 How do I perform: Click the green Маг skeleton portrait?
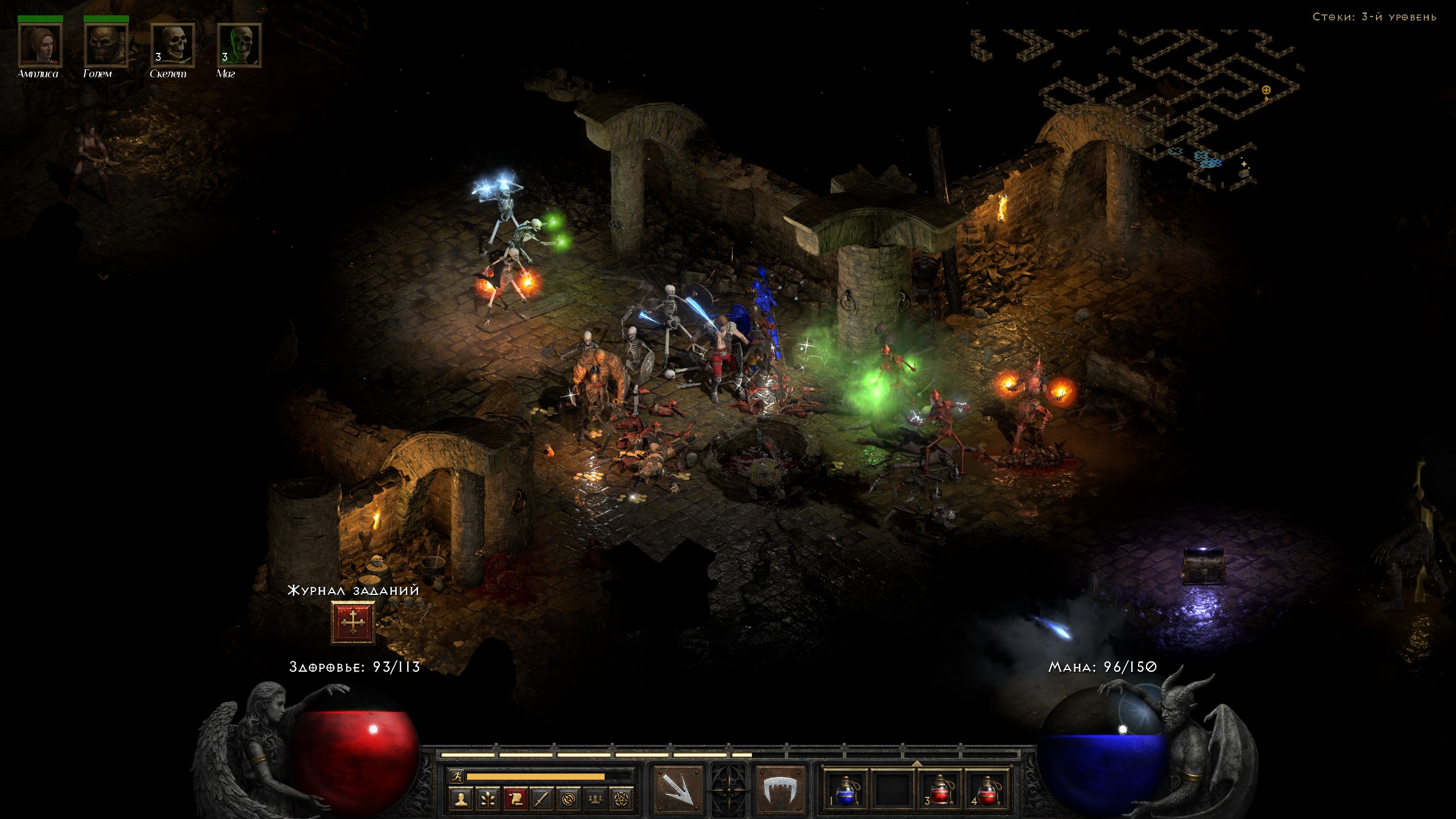tap(239, 45)
